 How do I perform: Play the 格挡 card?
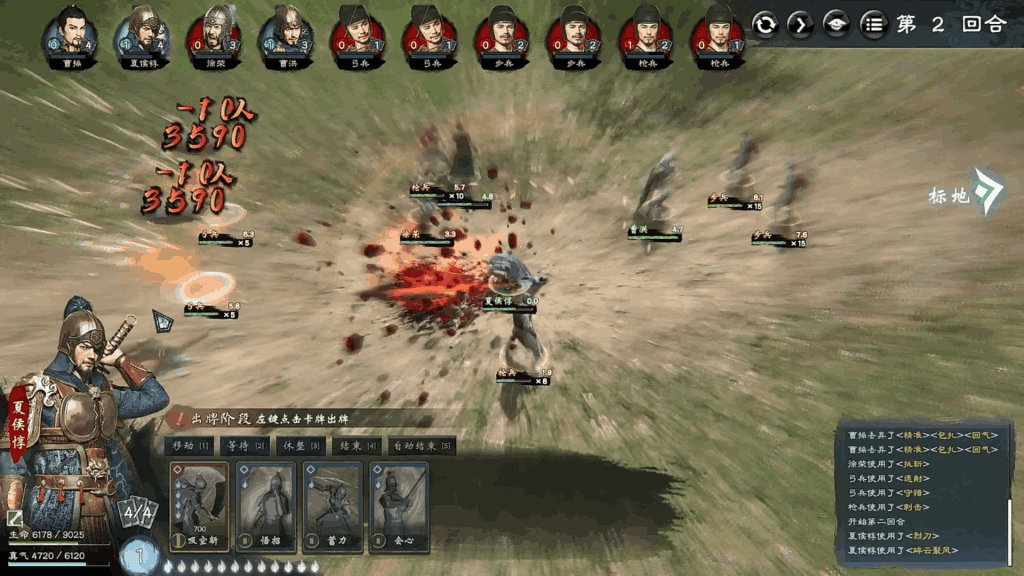(x=266, y=508)
